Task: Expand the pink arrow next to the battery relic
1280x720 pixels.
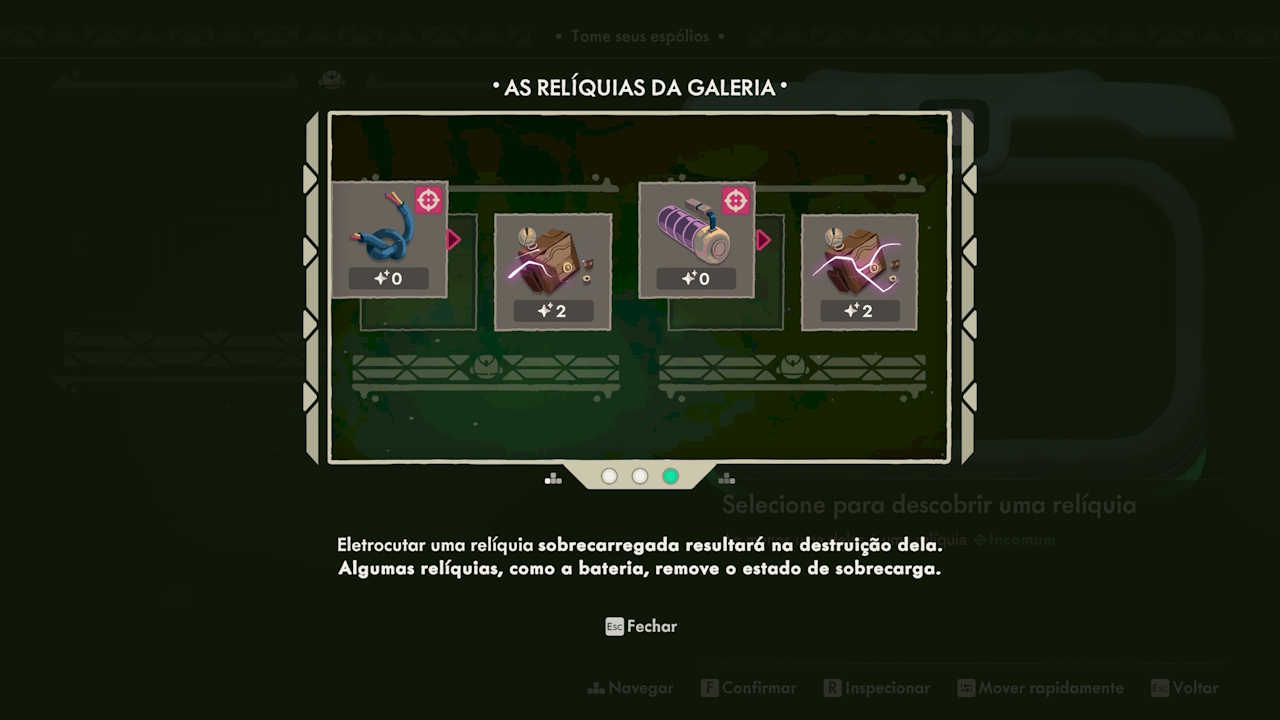Action: coord(764,240)
